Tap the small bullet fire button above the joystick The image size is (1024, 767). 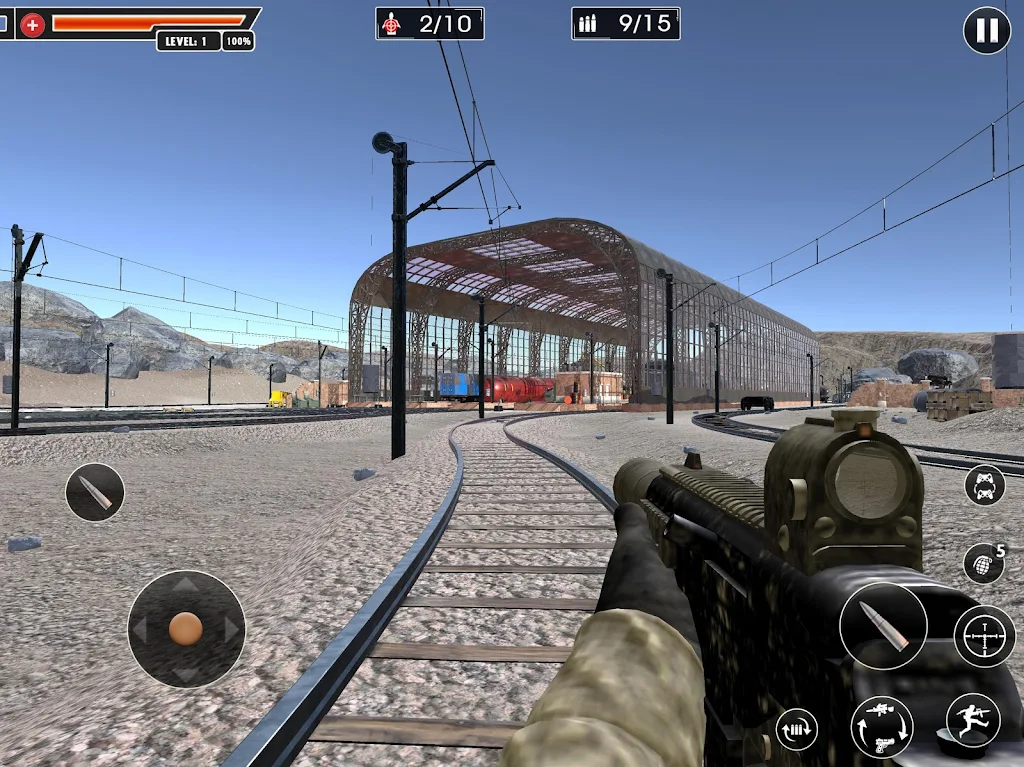pyautogui.click(x=95, y=492)
